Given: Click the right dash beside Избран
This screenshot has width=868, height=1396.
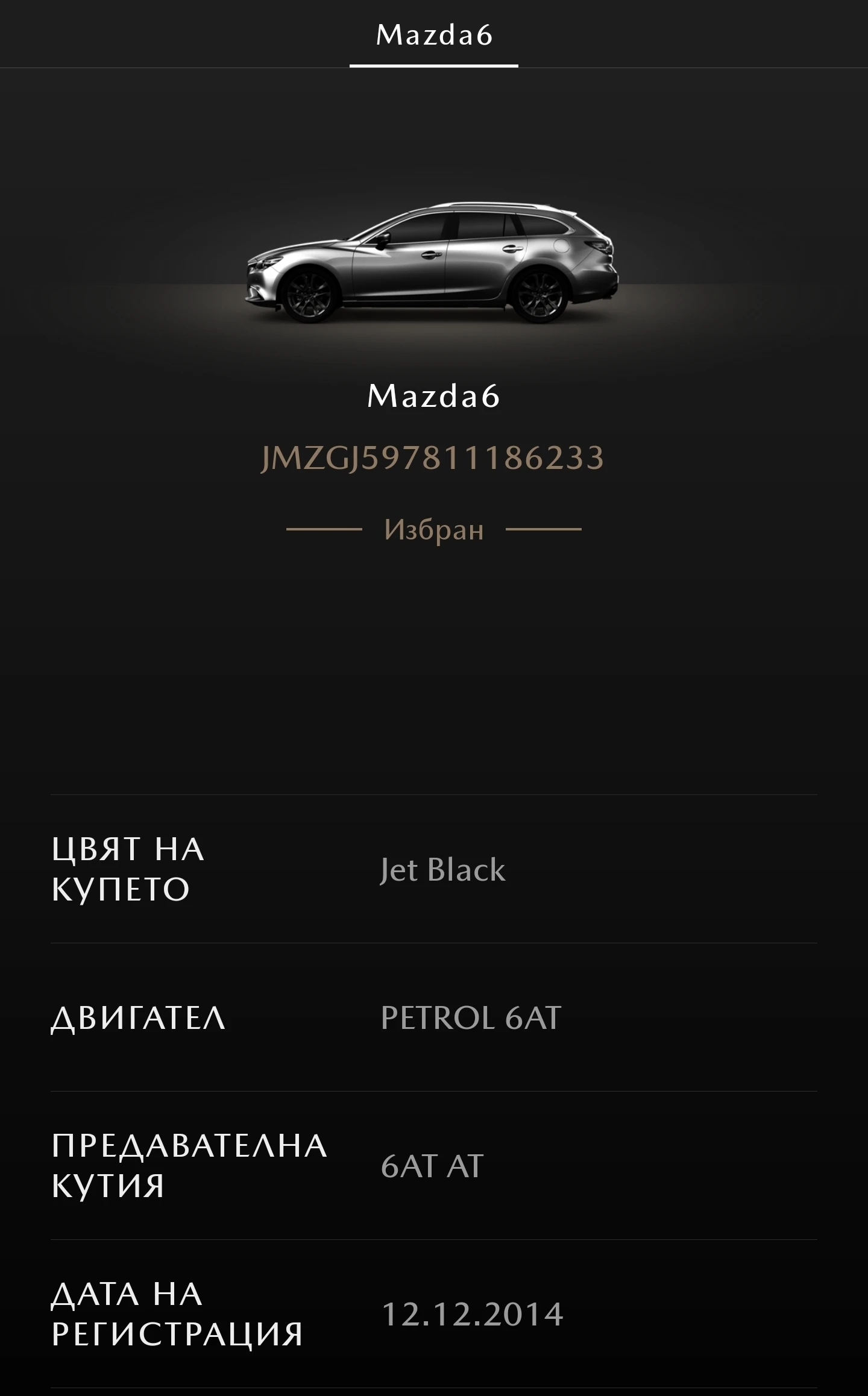Looking at the screenshot, I should (x=546, y=529).
